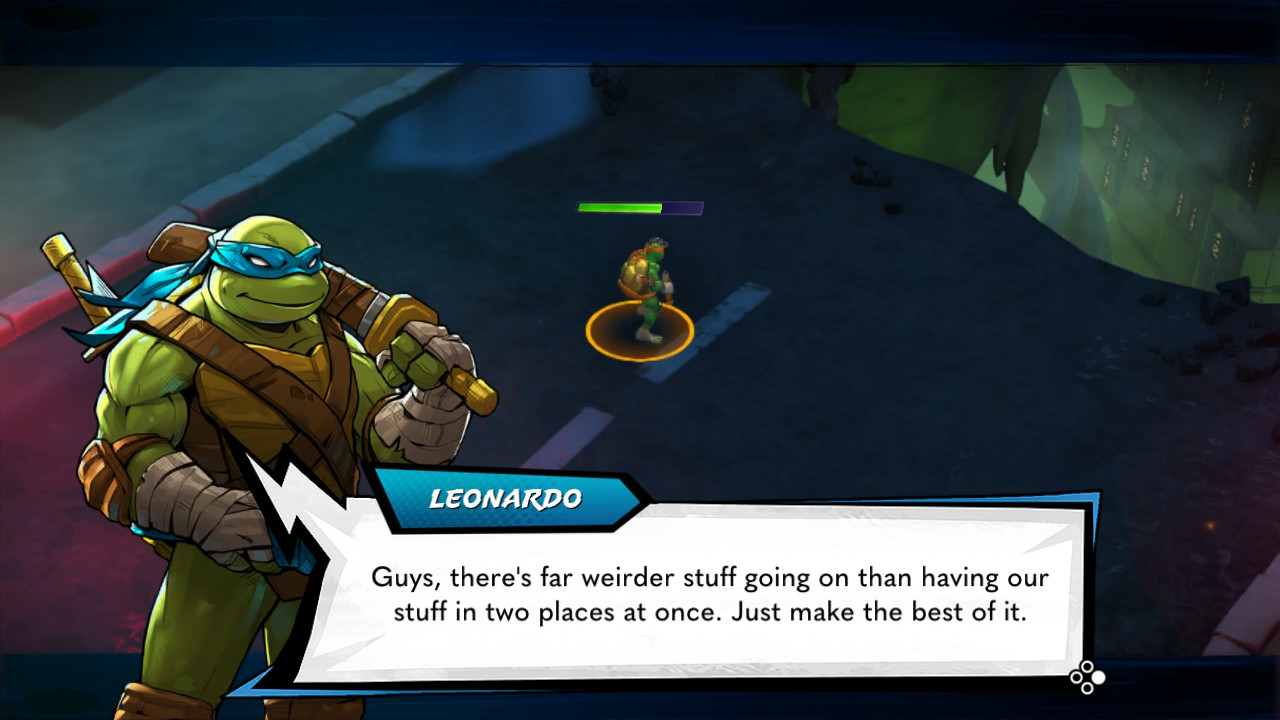Advance Leonardo's dialogue text box
Viewport: 1280px width, 720px height.
pos(1087,677)
